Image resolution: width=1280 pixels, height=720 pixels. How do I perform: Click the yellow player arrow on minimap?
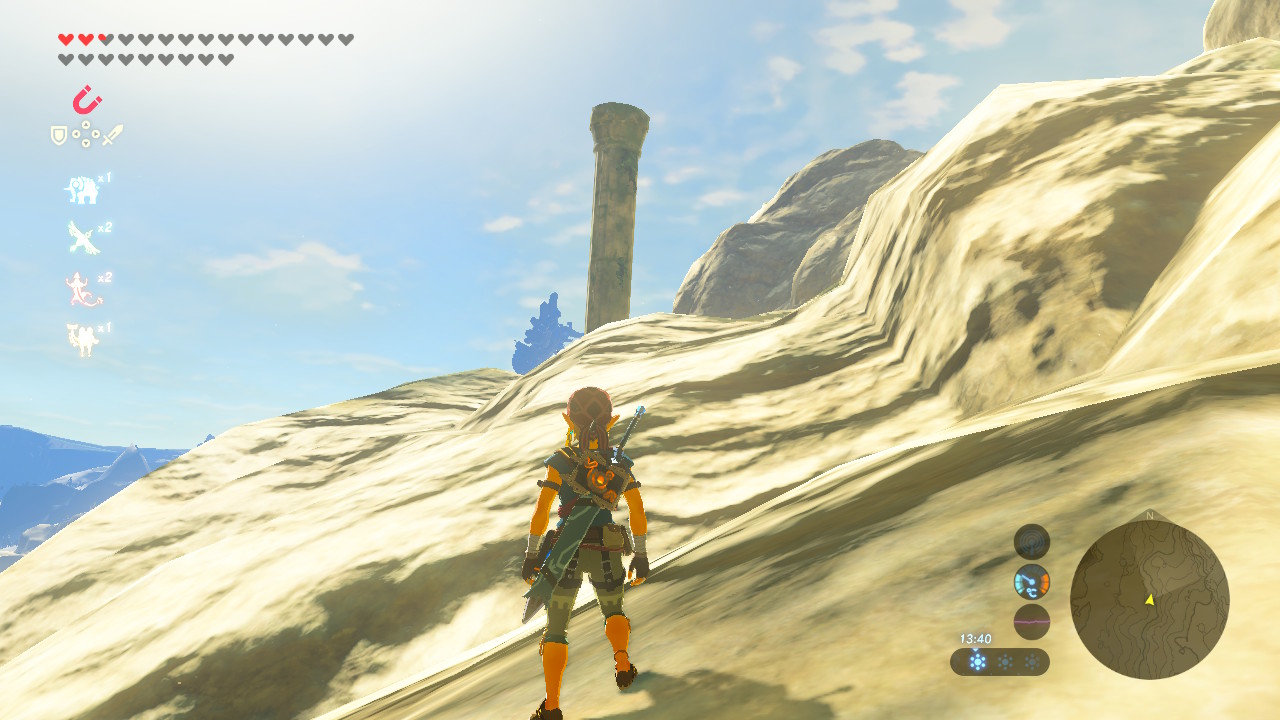point(1149,599)
